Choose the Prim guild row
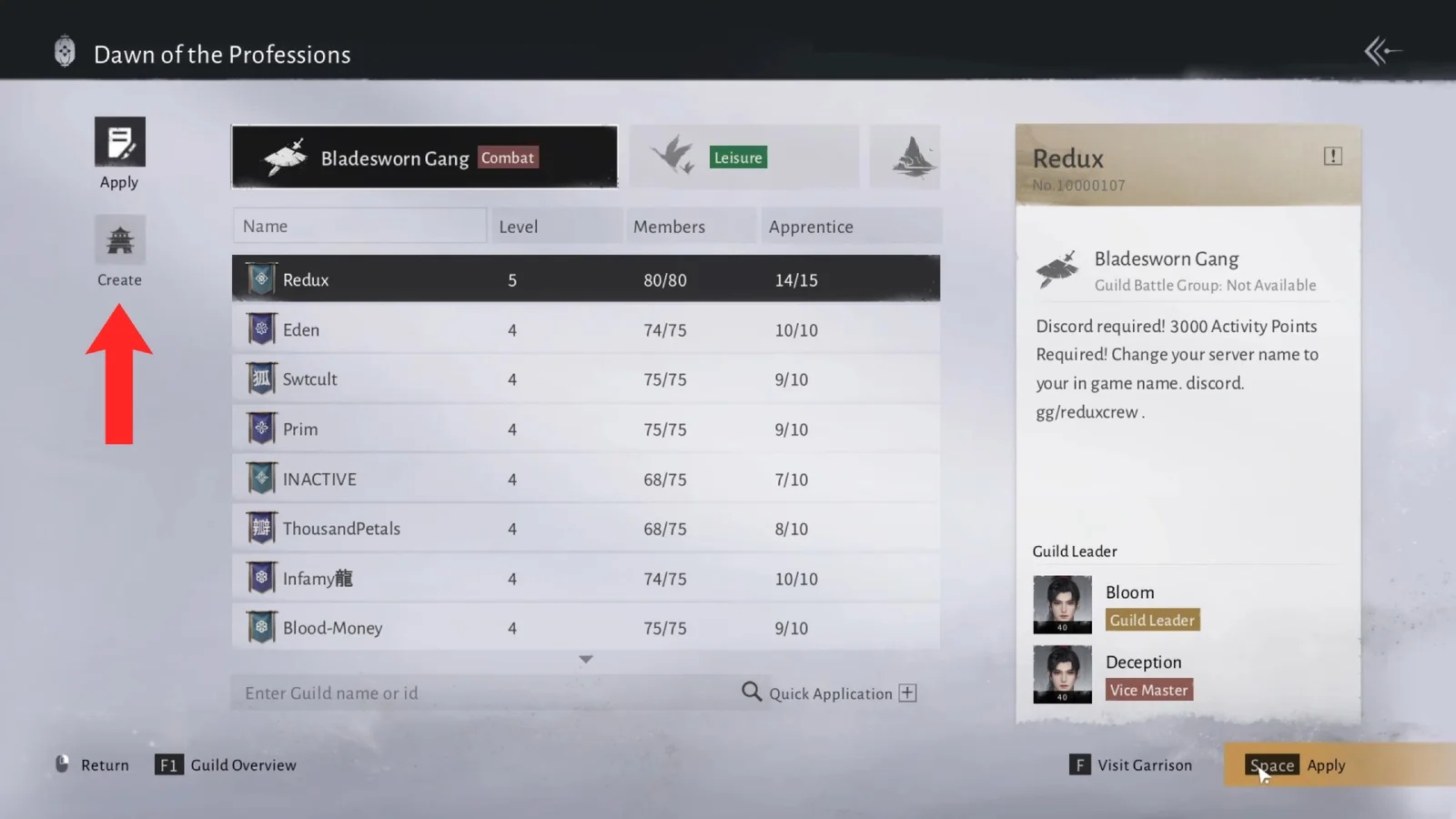 pos(585,430)
